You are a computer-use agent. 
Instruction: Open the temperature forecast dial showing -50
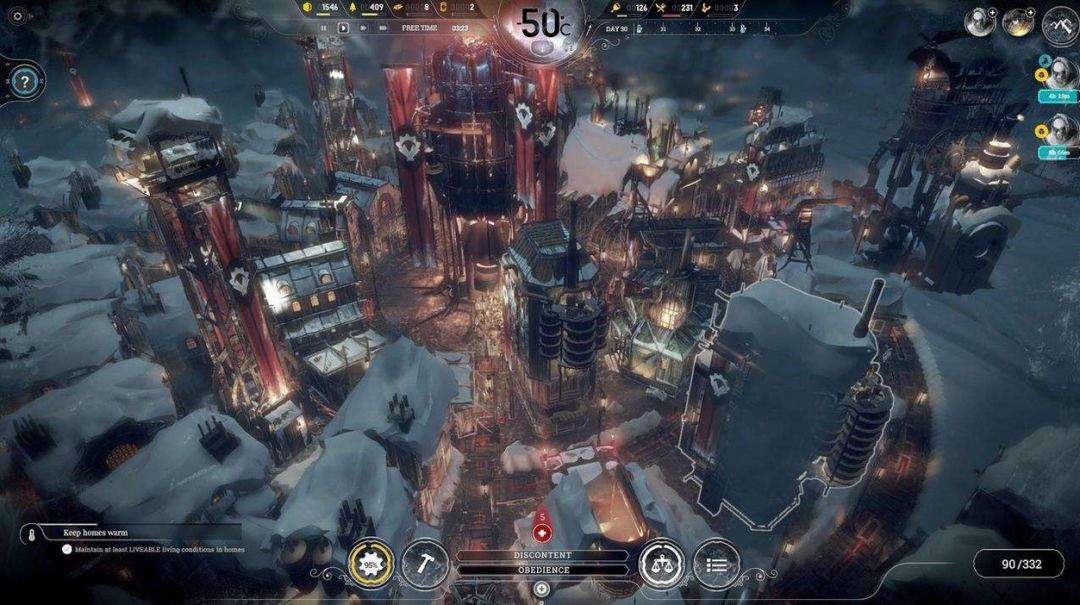[544, 24]
